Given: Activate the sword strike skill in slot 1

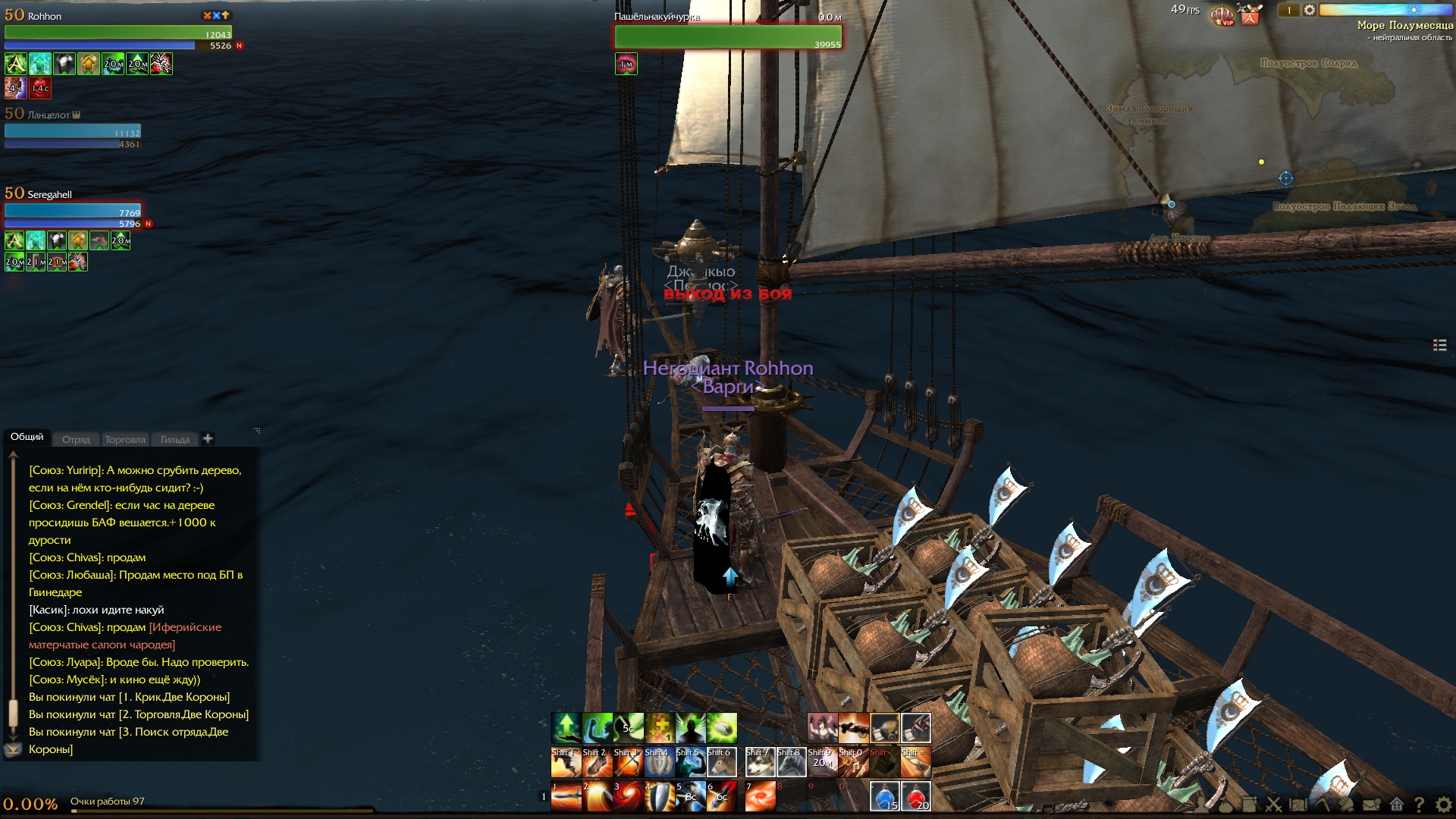Looking at the screenshot, I should click(x=566, y=796).
